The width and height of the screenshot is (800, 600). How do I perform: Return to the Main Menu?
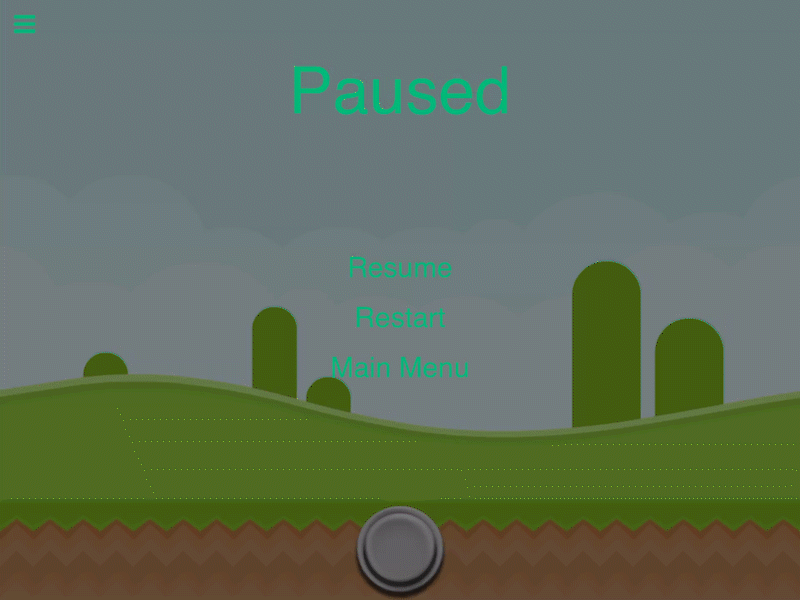[400, 368]
